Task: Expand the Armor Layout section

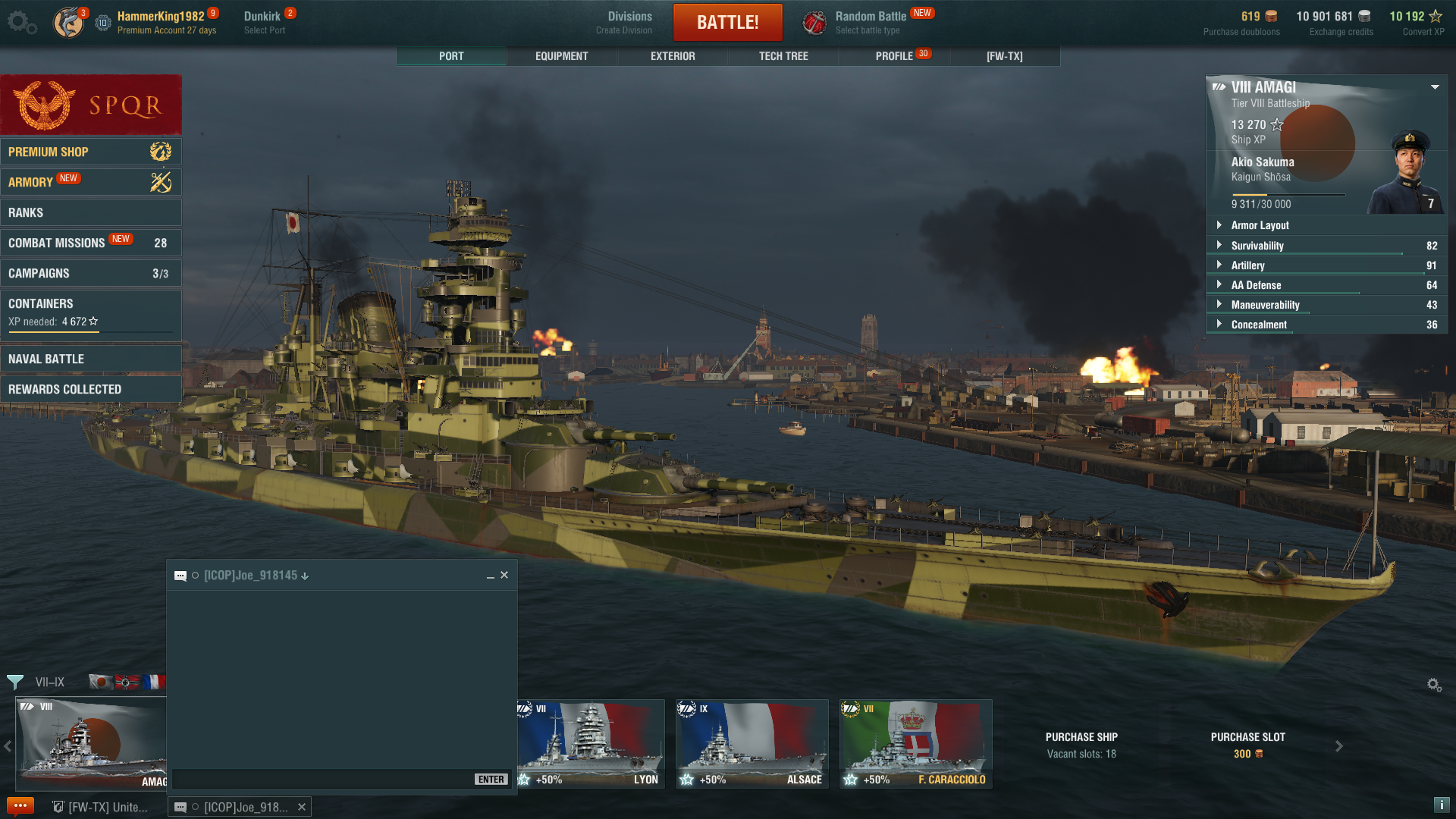Action: tap(1260, 225)
